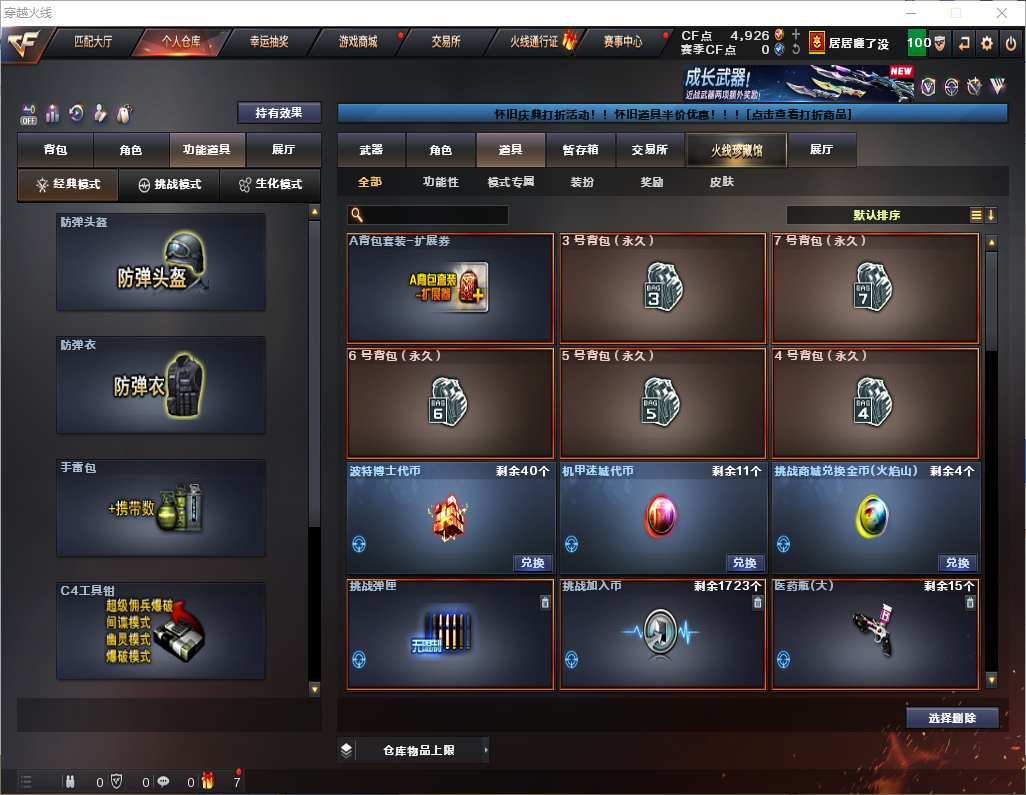Pick the 3号背包 permanent bag item
The height and width of the screenshot is (795, 1026).
point(663,289)
